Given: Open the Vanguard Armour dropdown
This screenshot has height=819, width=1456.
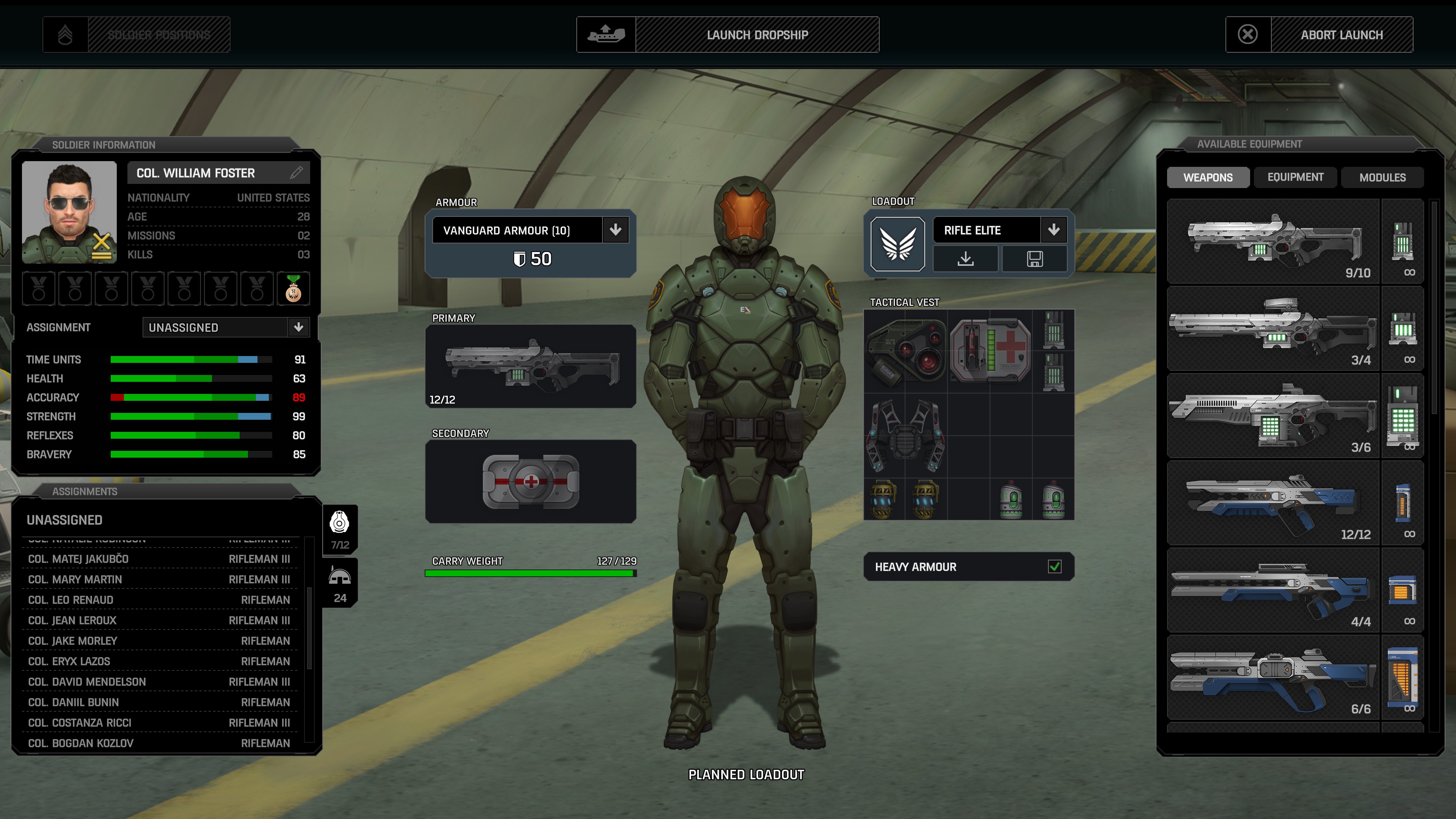Looking at the screenshot, I should pos(615,230).
